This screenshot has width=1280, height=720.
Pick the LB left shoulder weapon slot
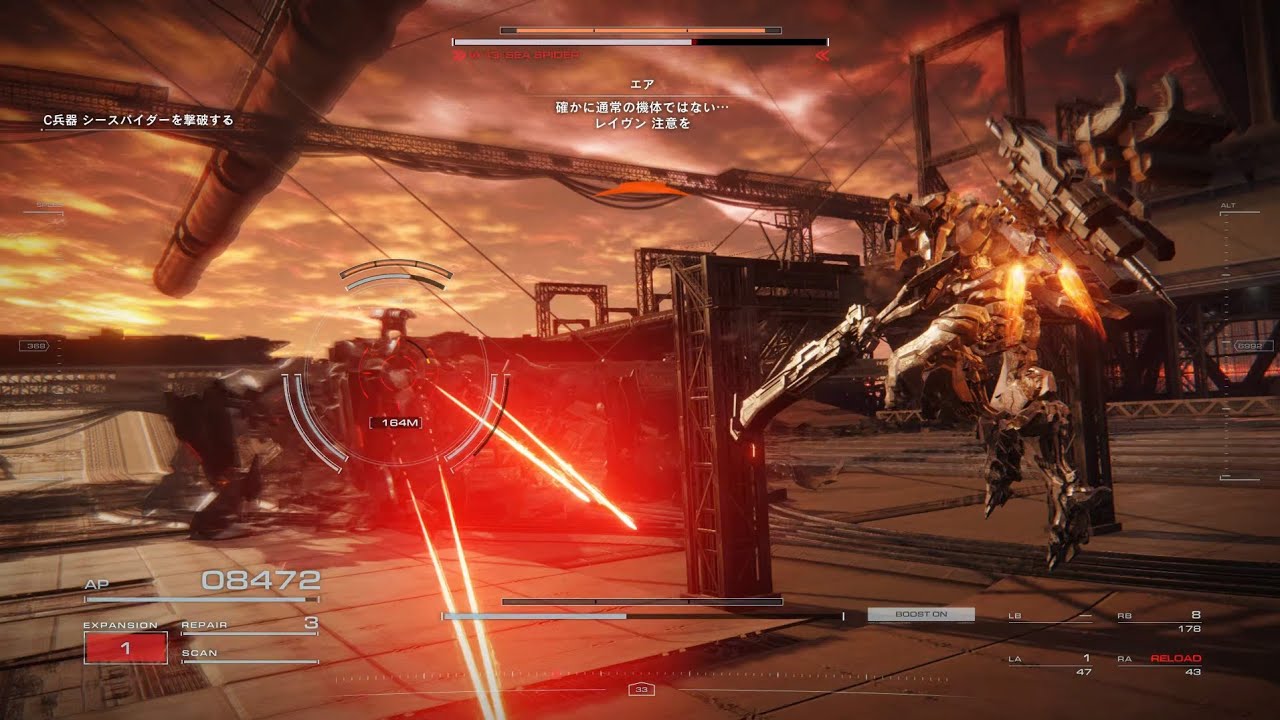1050,621
